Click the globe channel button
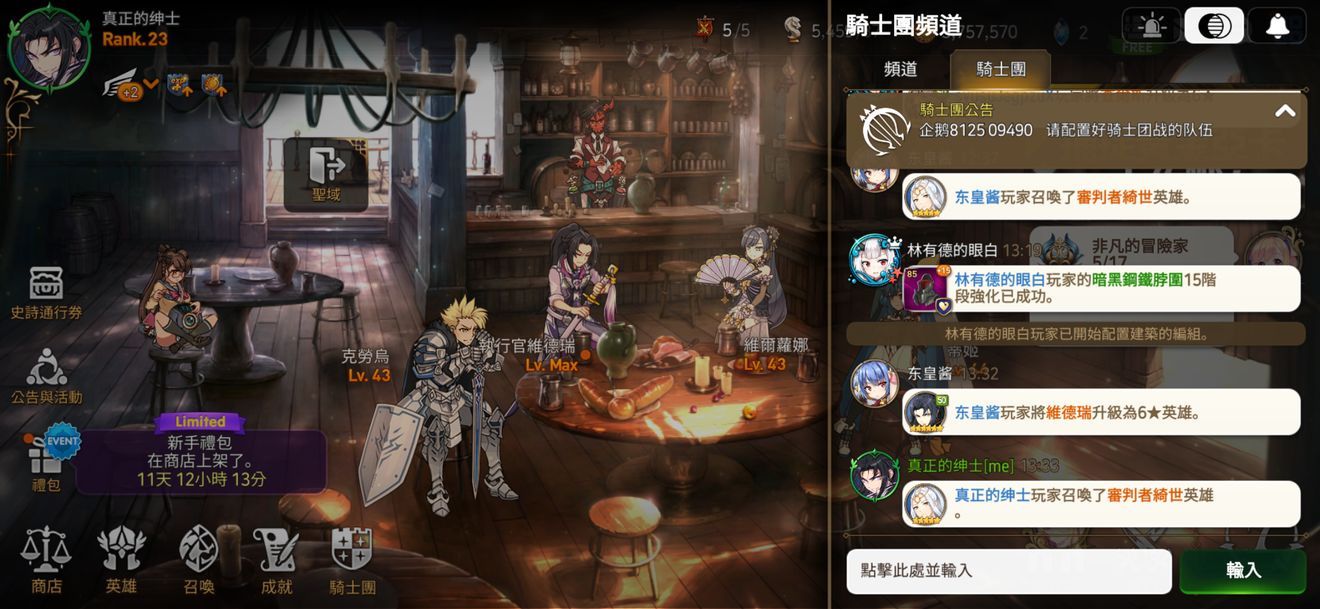 click(x=1214, y=26)
